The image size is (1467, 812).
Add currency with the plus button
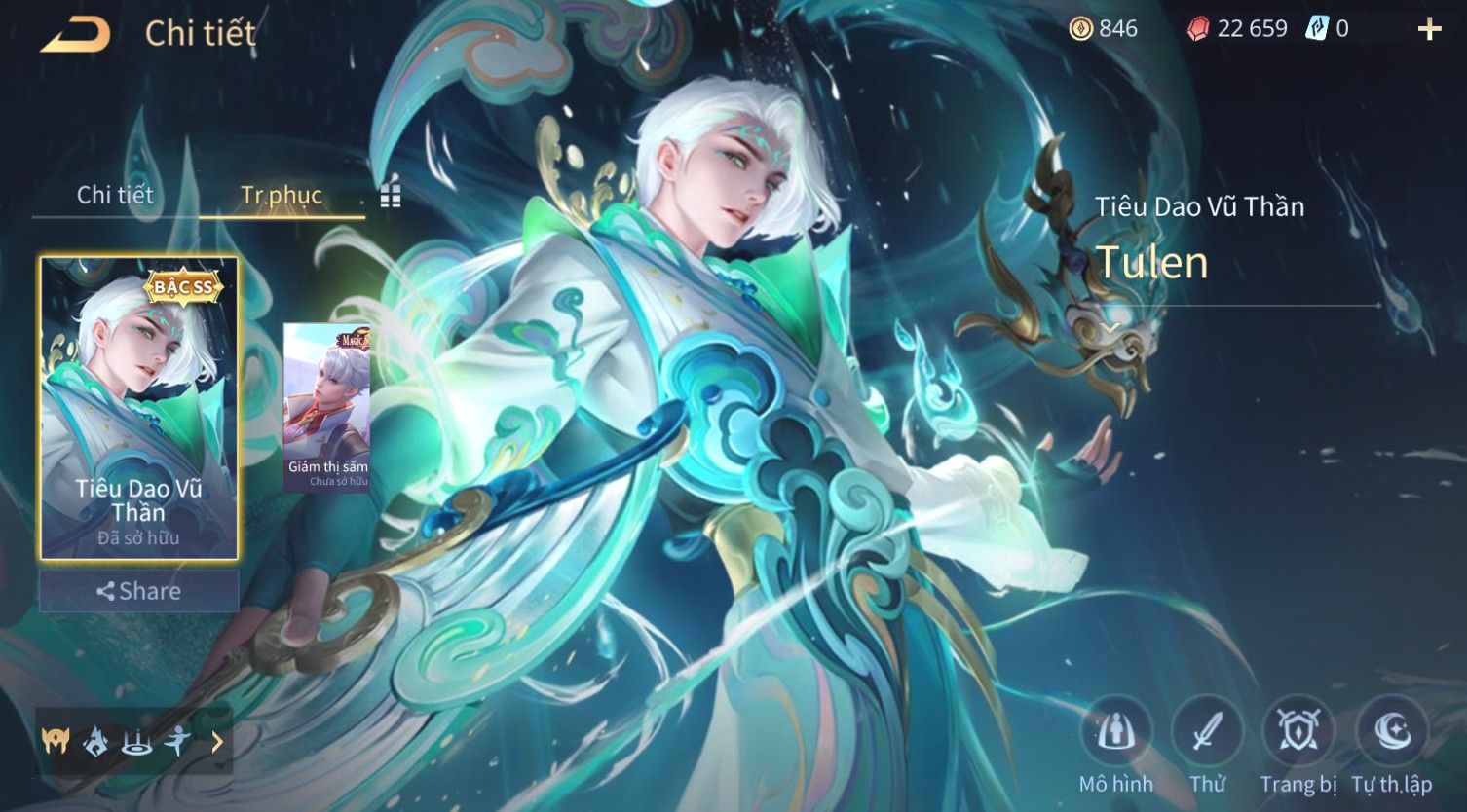coord(1428,29)
